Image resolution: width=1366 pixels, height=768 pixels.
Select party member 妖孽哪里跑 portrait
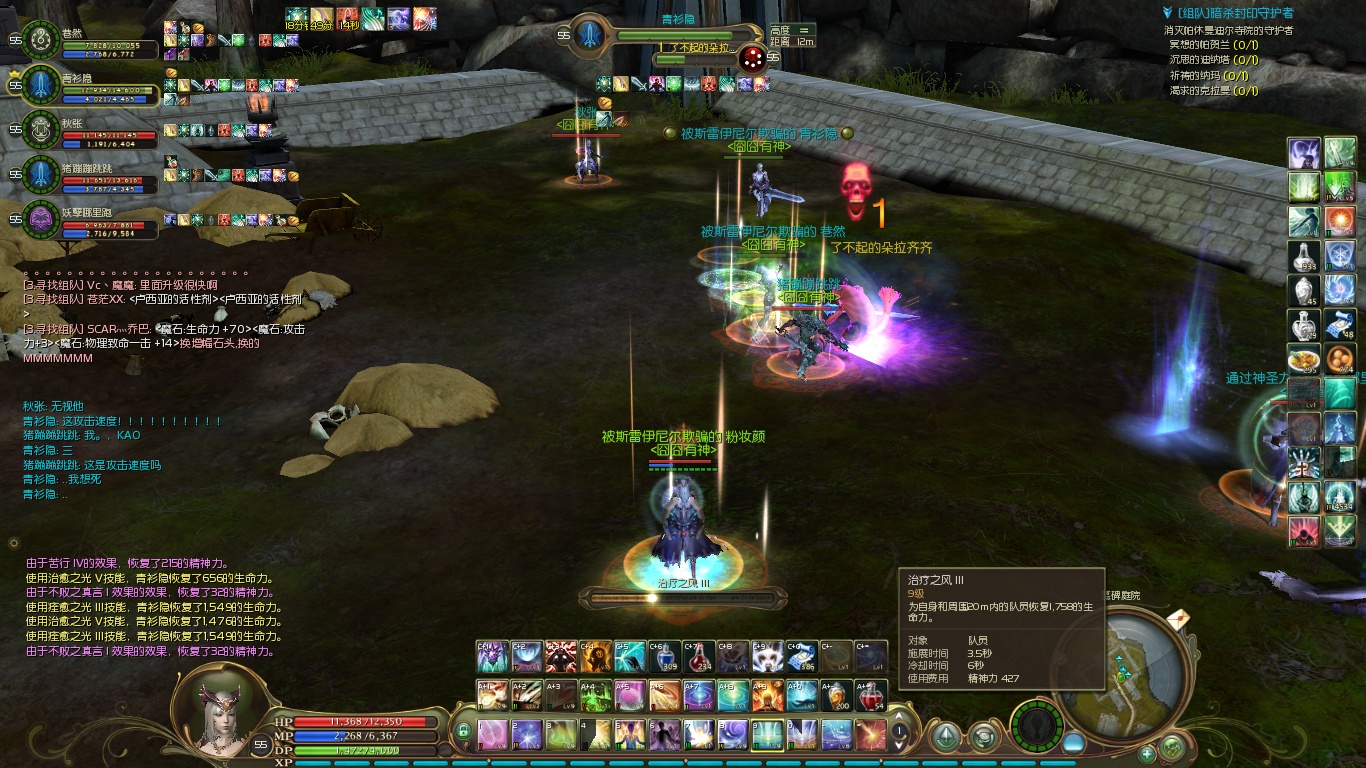point(41,217)
